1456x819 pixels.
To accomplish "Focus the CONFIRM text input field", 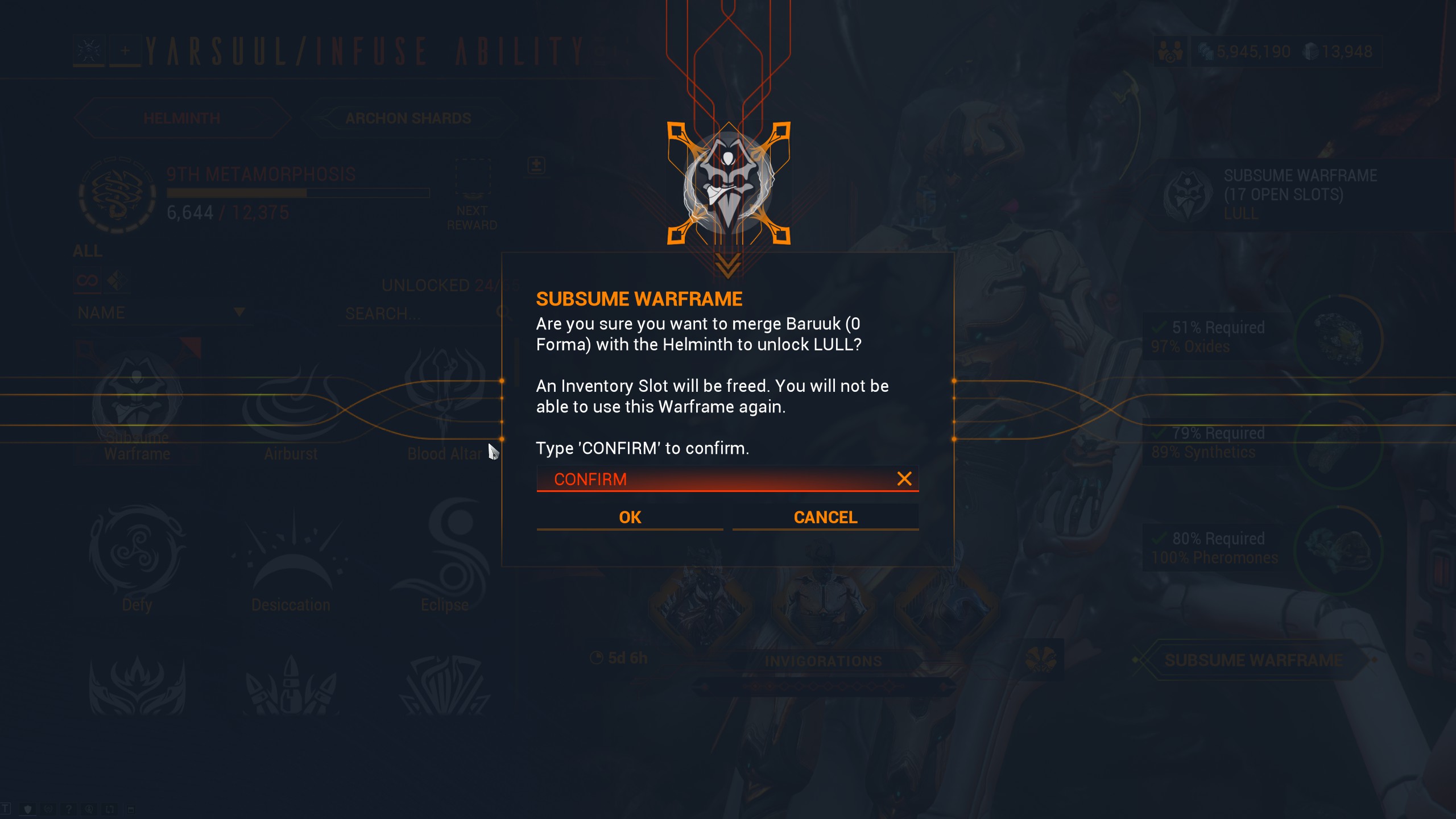I will coord(711,479).
